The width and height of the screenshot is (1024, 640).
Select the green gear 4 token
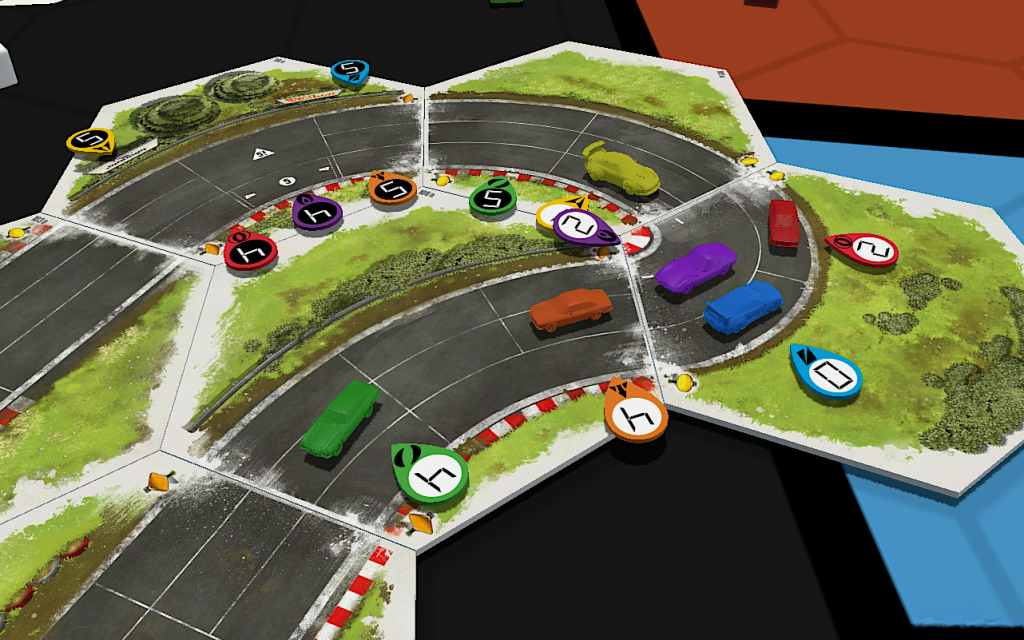click(431, 473)
